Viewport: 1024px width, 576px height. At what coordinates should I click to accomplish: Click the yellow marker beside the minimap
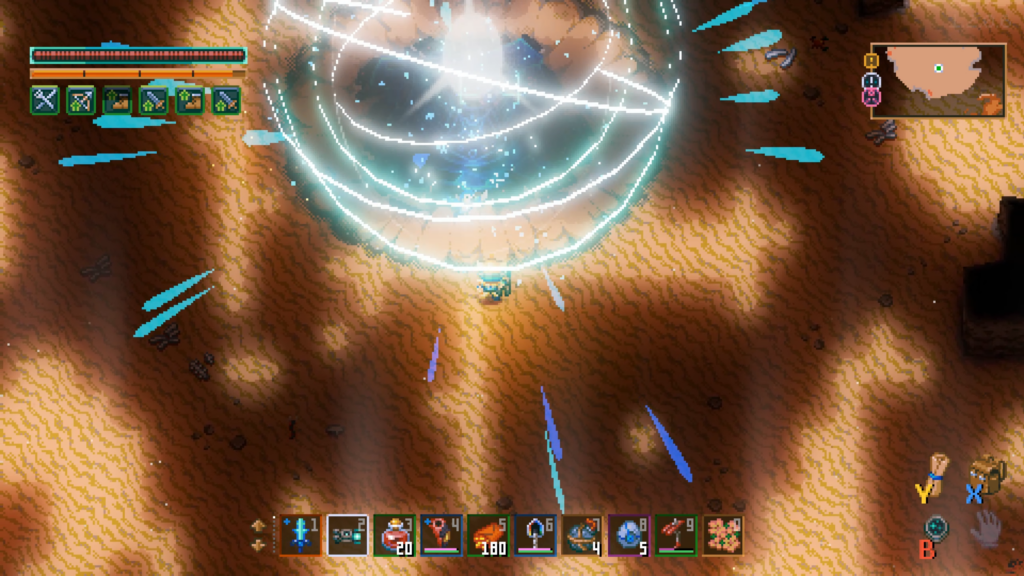[870, 61]
